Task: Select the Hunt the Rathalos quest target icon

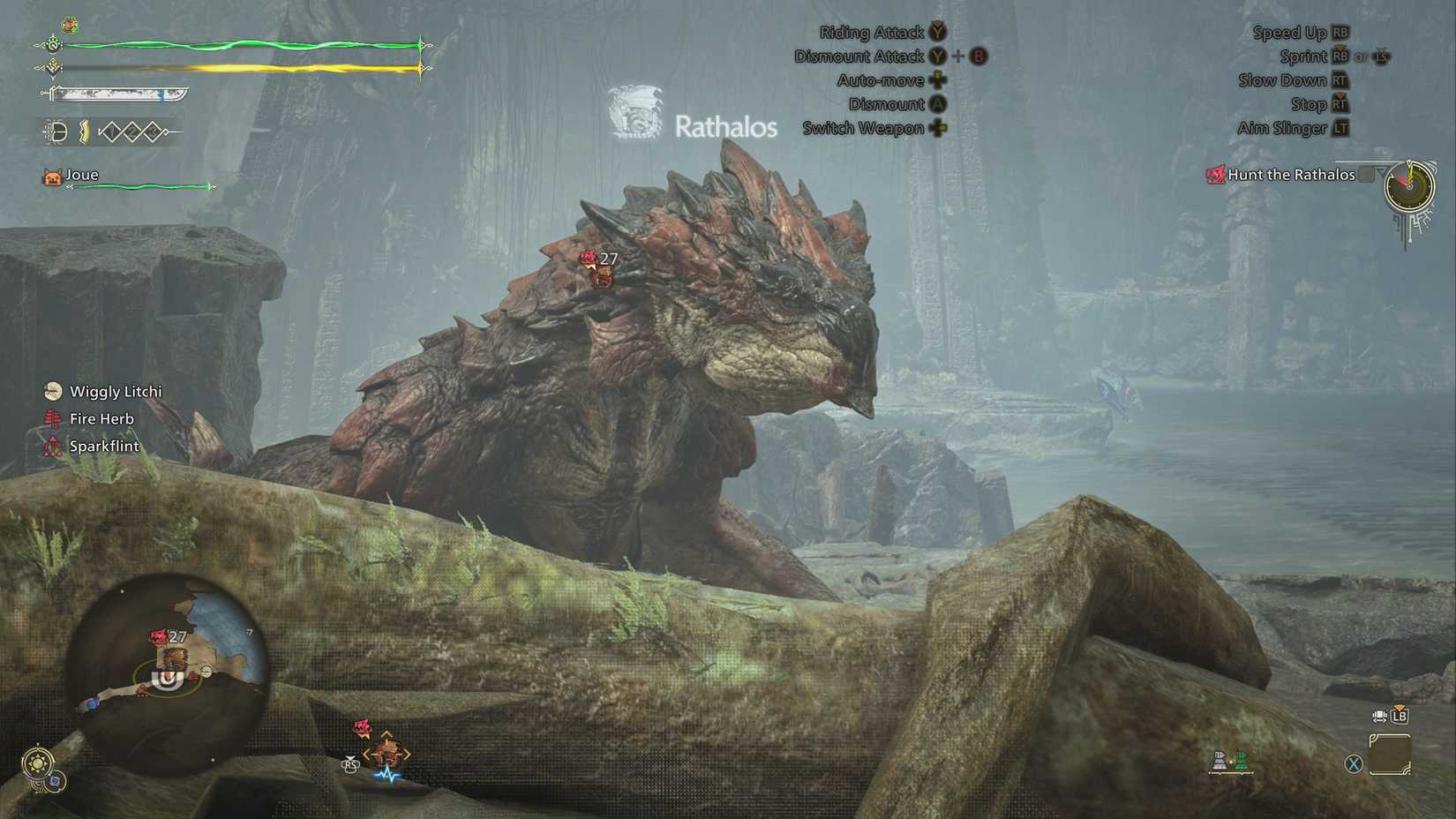Action: click(1215, 174)
